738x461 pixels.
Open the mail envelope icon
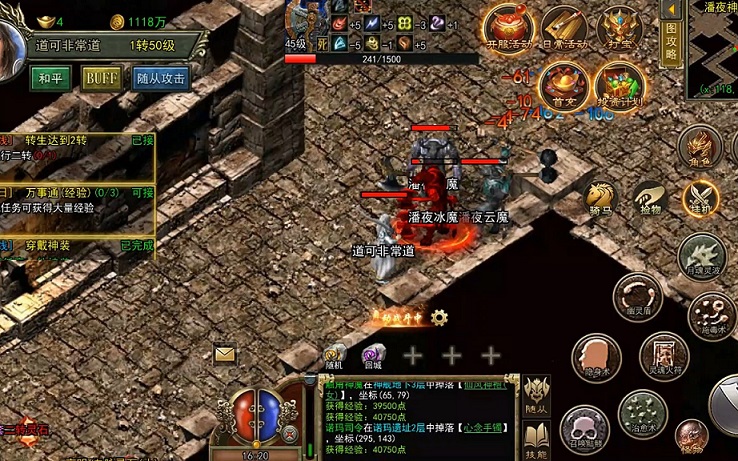coord(224,353)
